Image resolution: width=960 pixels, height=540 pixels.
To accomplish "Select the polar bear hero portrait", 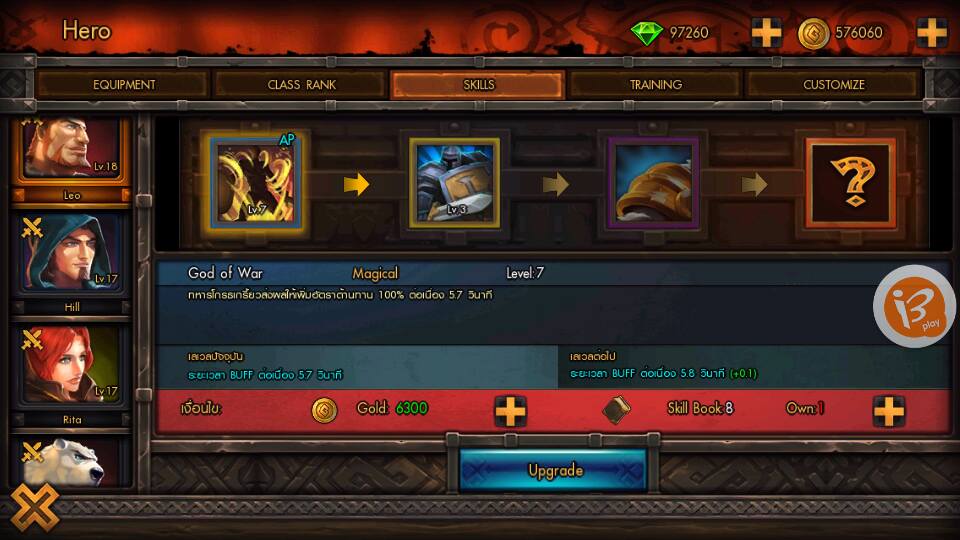I will coord(71,462).
